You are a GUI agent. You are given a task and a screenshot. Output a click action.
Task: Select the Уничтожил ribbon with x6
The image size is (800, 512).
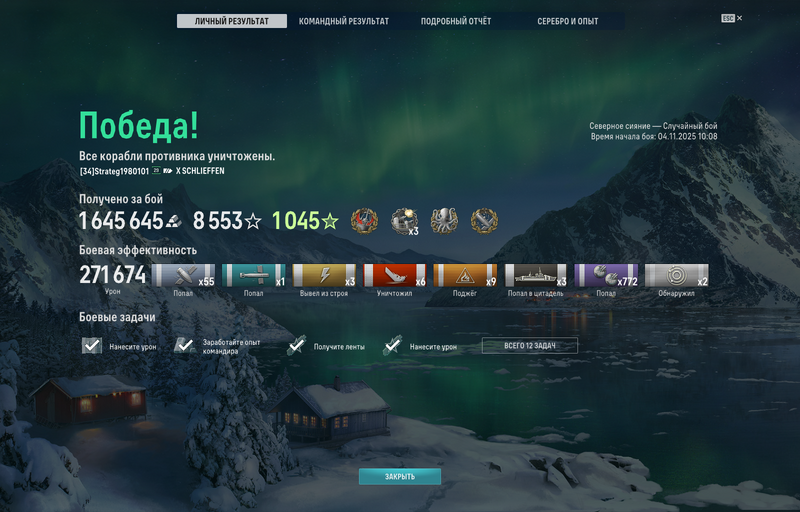click(394, 276)
